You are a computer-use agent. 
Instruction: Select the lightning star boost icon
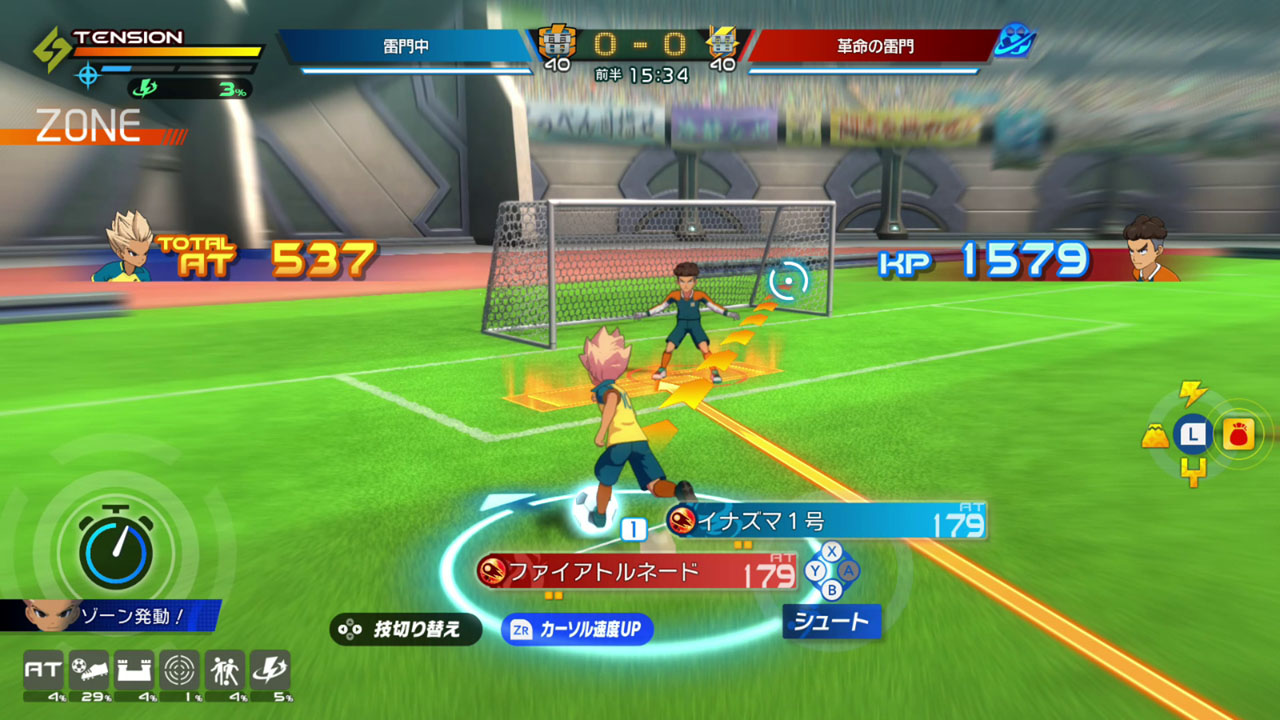coord(270,669)
